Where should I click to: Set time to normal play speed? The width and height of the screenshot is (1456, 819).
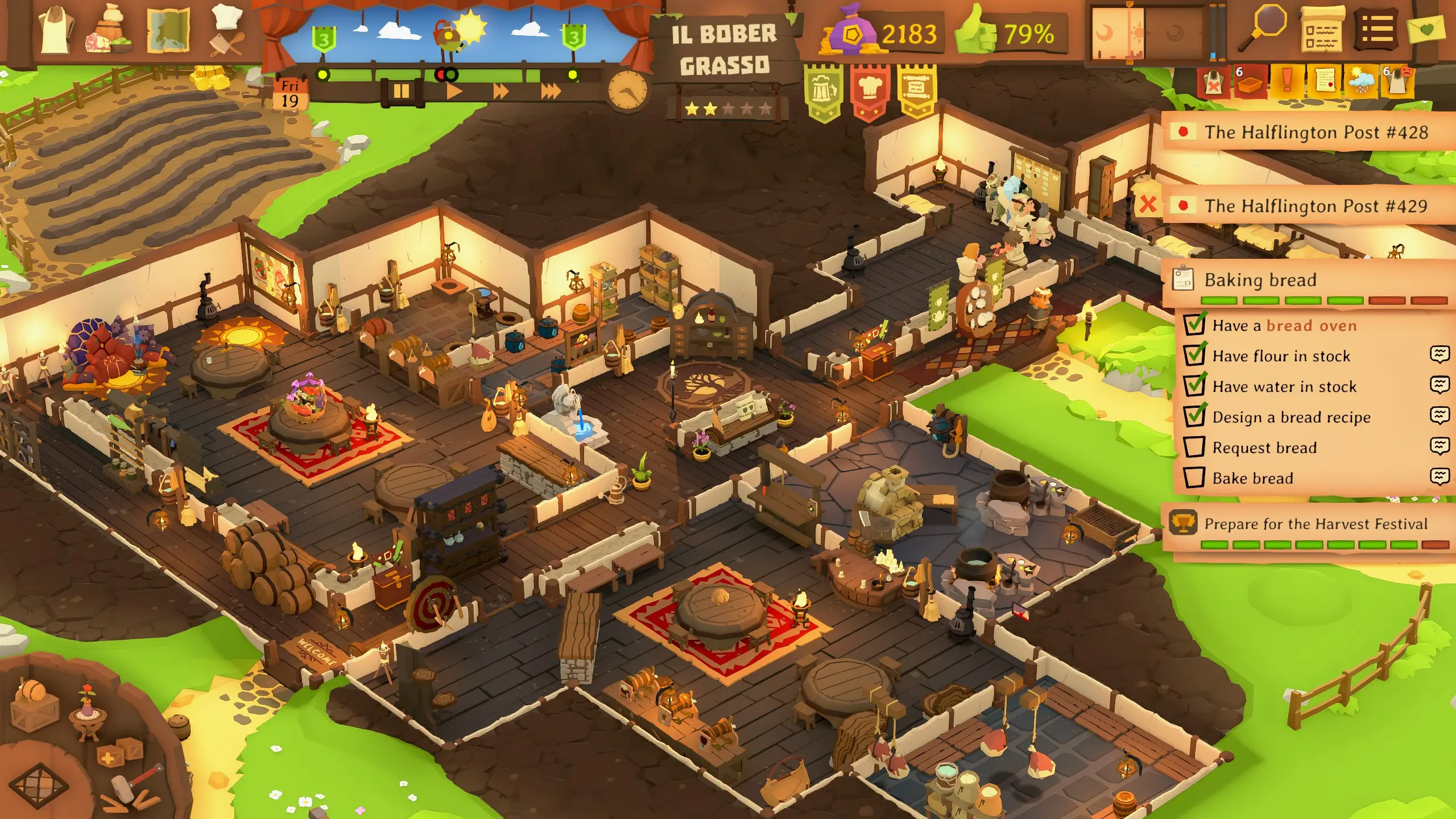[x=453, y=91]
